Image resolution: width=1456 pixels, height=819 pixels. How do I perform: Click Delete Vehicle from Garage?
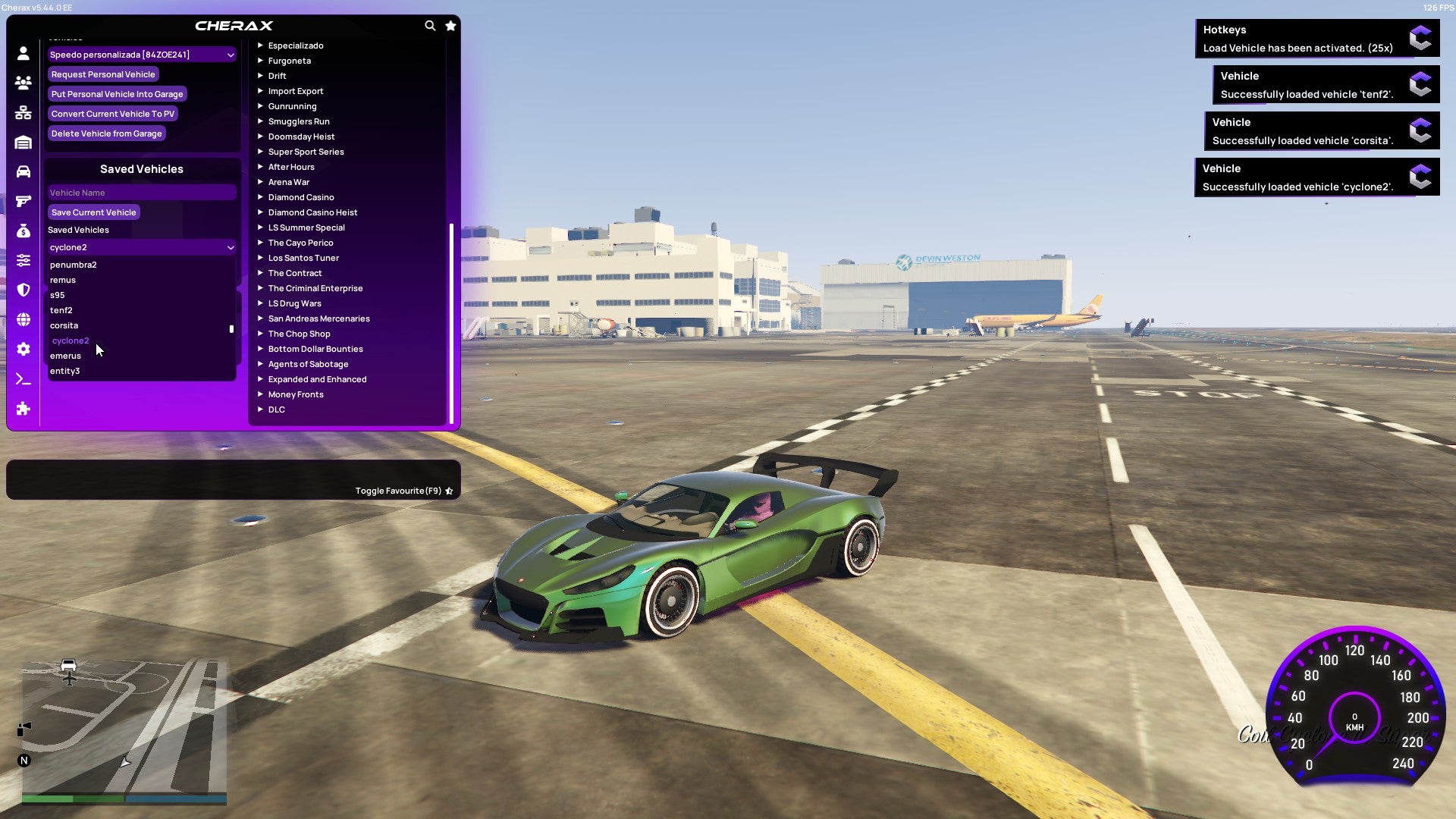coord(106,133)
